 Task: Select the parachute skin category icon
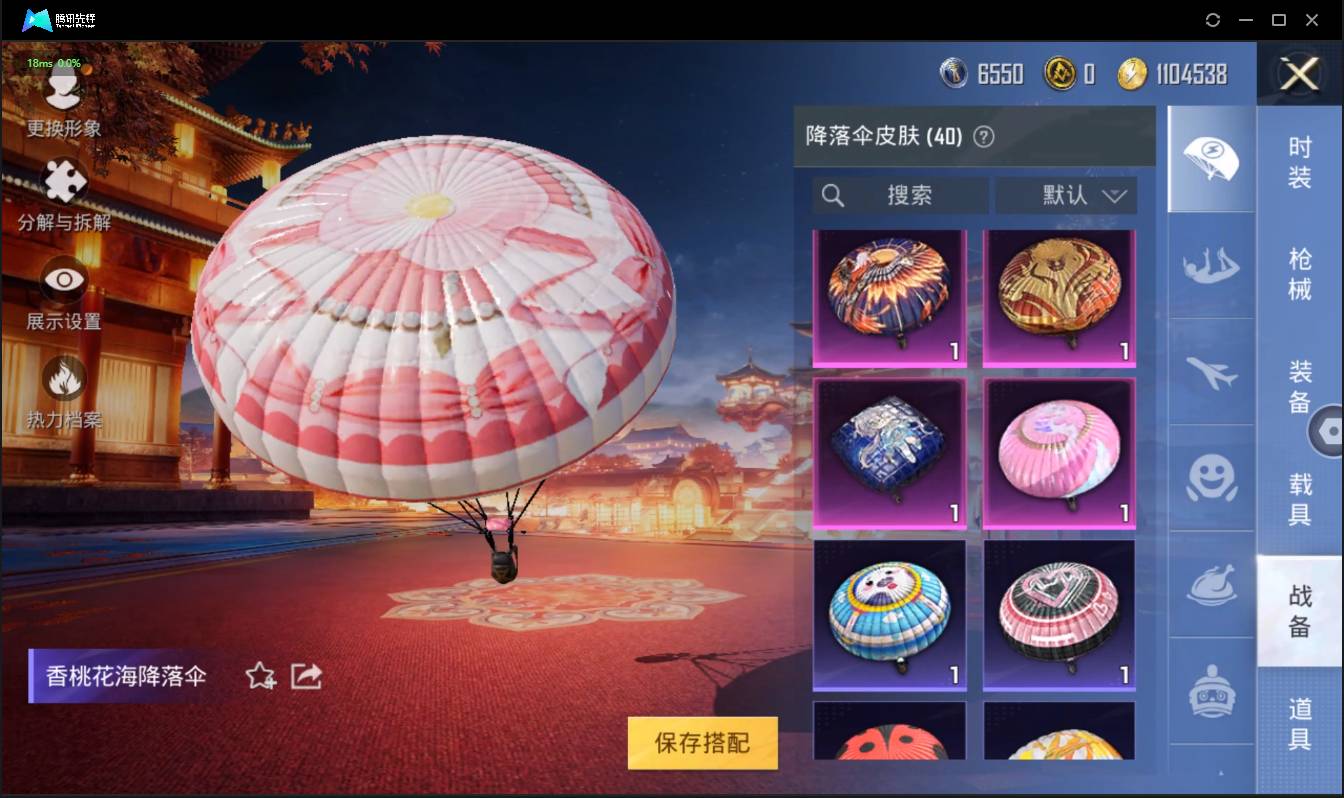[x=1211, y=158]
